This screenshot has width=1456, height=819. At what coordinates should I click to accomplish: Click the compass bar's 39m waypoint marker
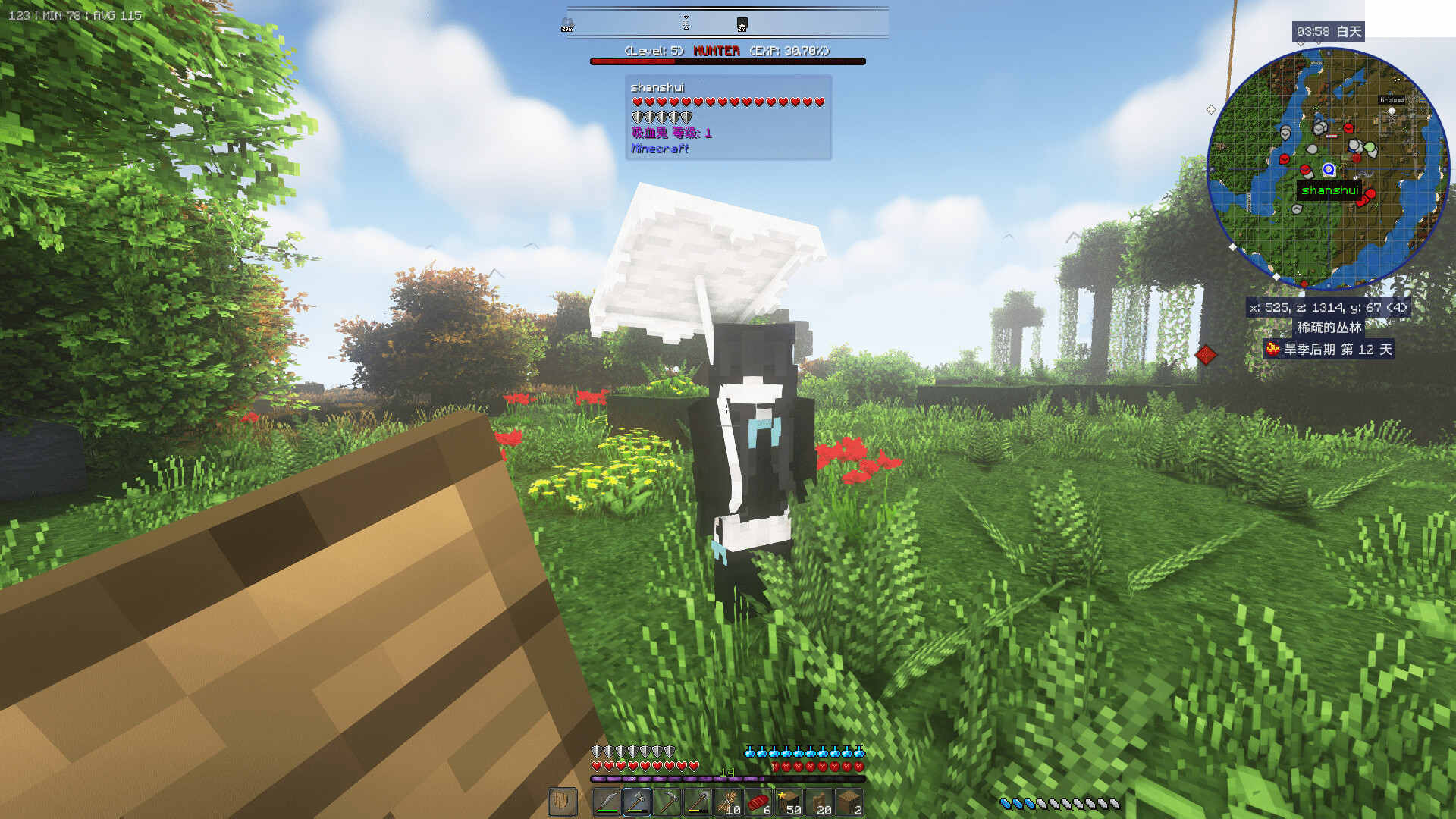coord(567,25)
